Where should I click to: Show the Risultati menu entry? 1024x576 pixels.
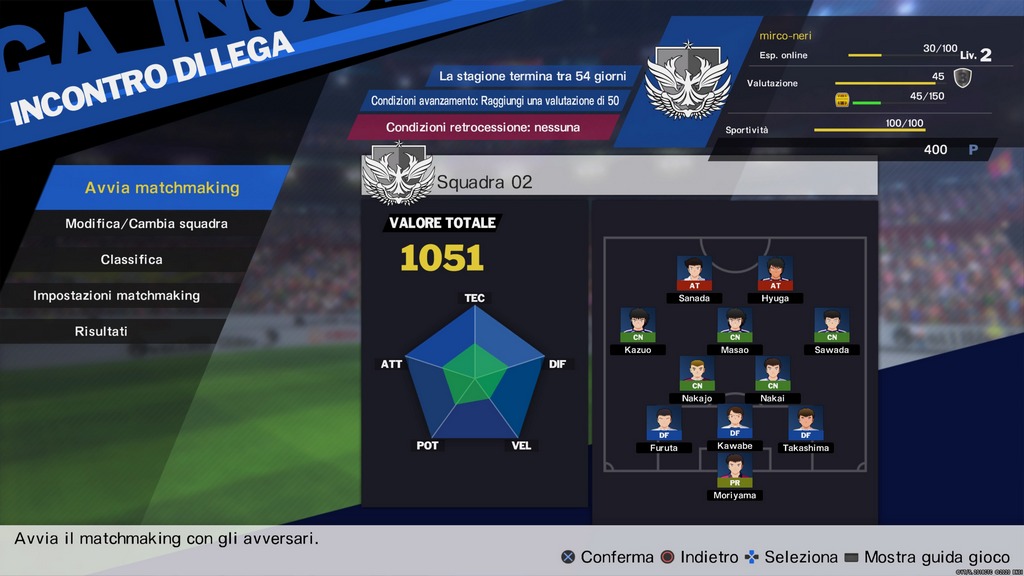pos(101,332)
